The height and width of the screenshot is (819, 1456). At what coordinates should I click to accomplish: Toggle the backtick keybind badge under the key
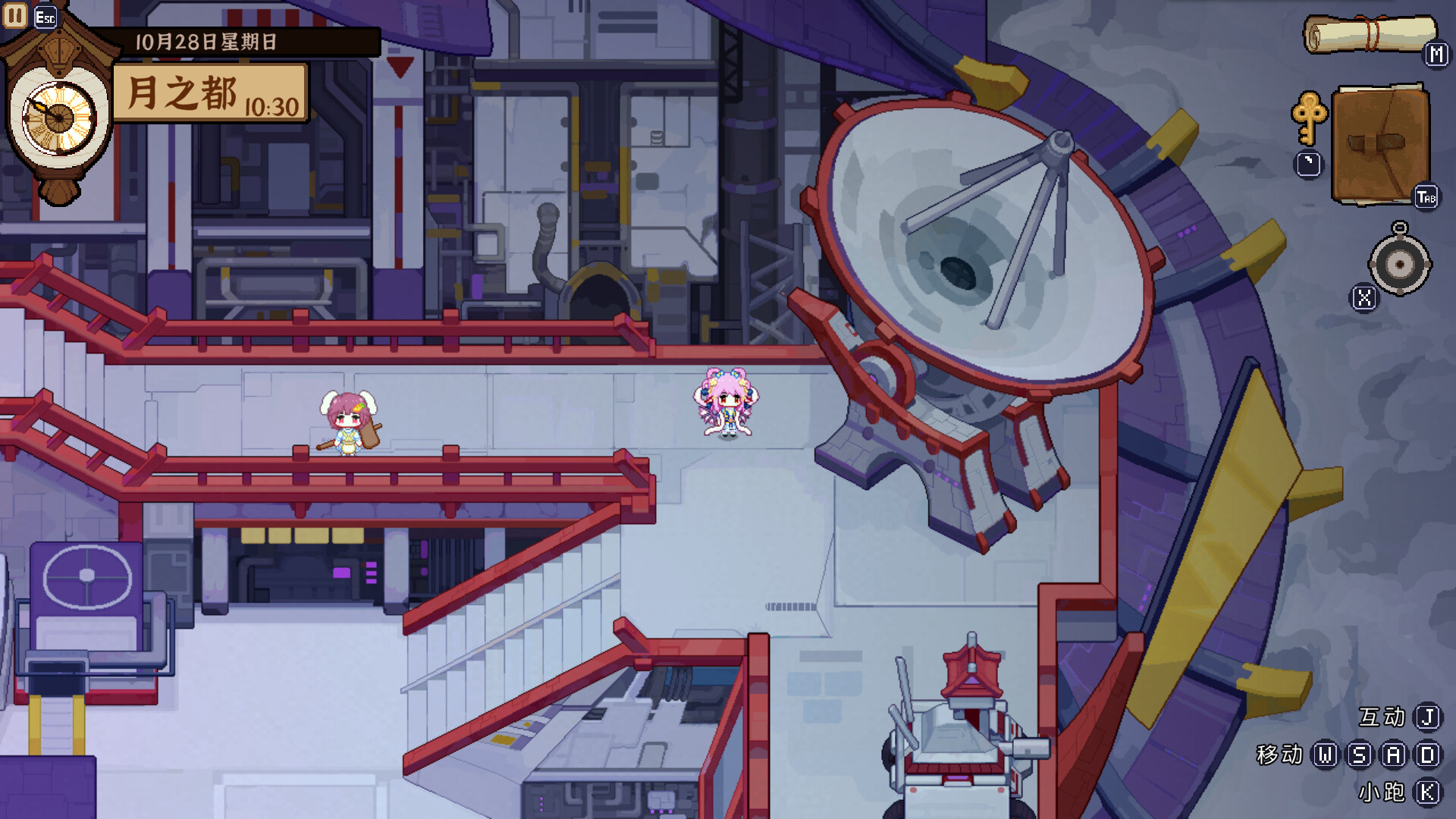[x=1307, y=163]
